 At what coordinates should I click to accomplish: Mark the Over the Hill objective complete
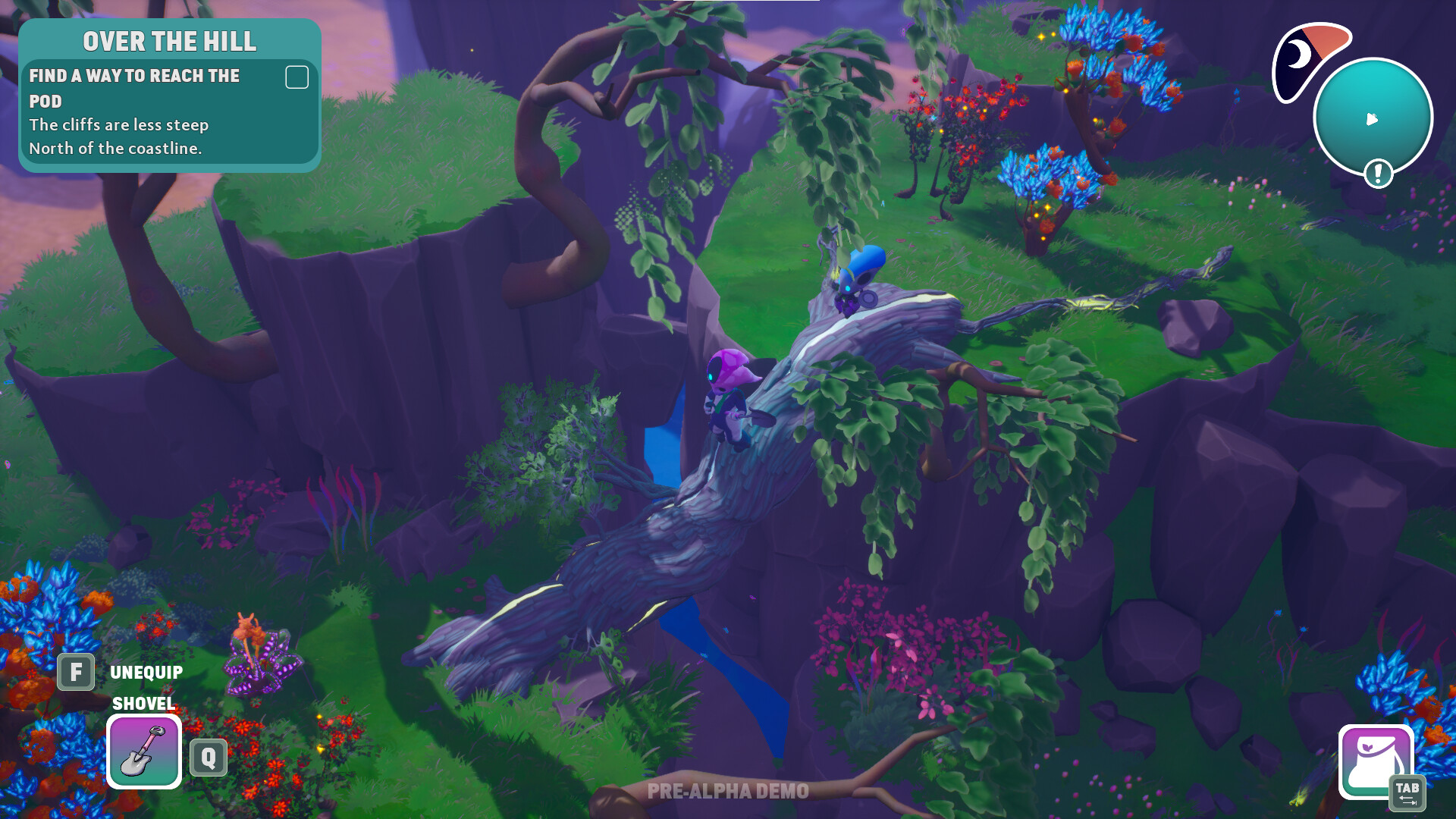tap(297, 77)
